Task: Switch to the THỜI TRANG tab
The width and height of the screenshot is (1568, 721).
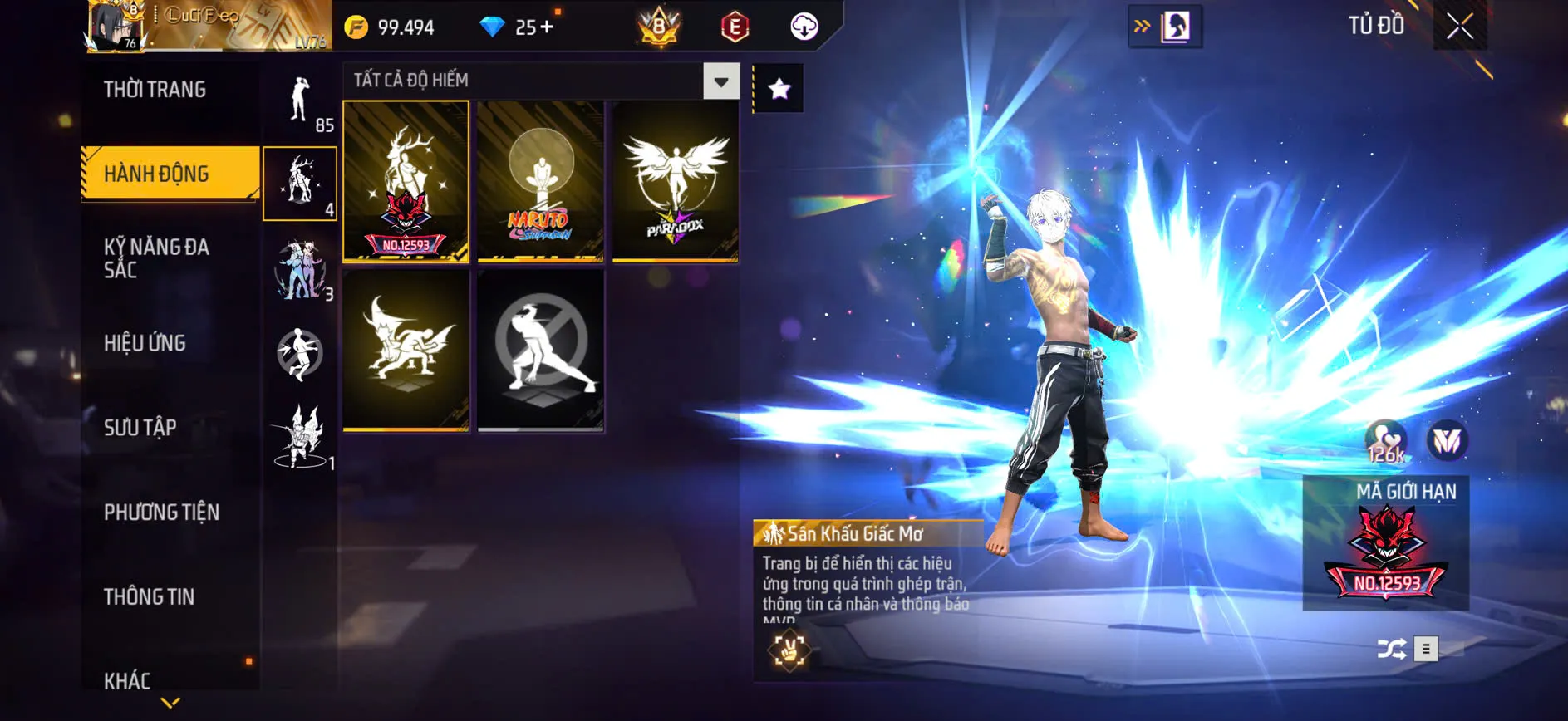Action: pos(156,90)
